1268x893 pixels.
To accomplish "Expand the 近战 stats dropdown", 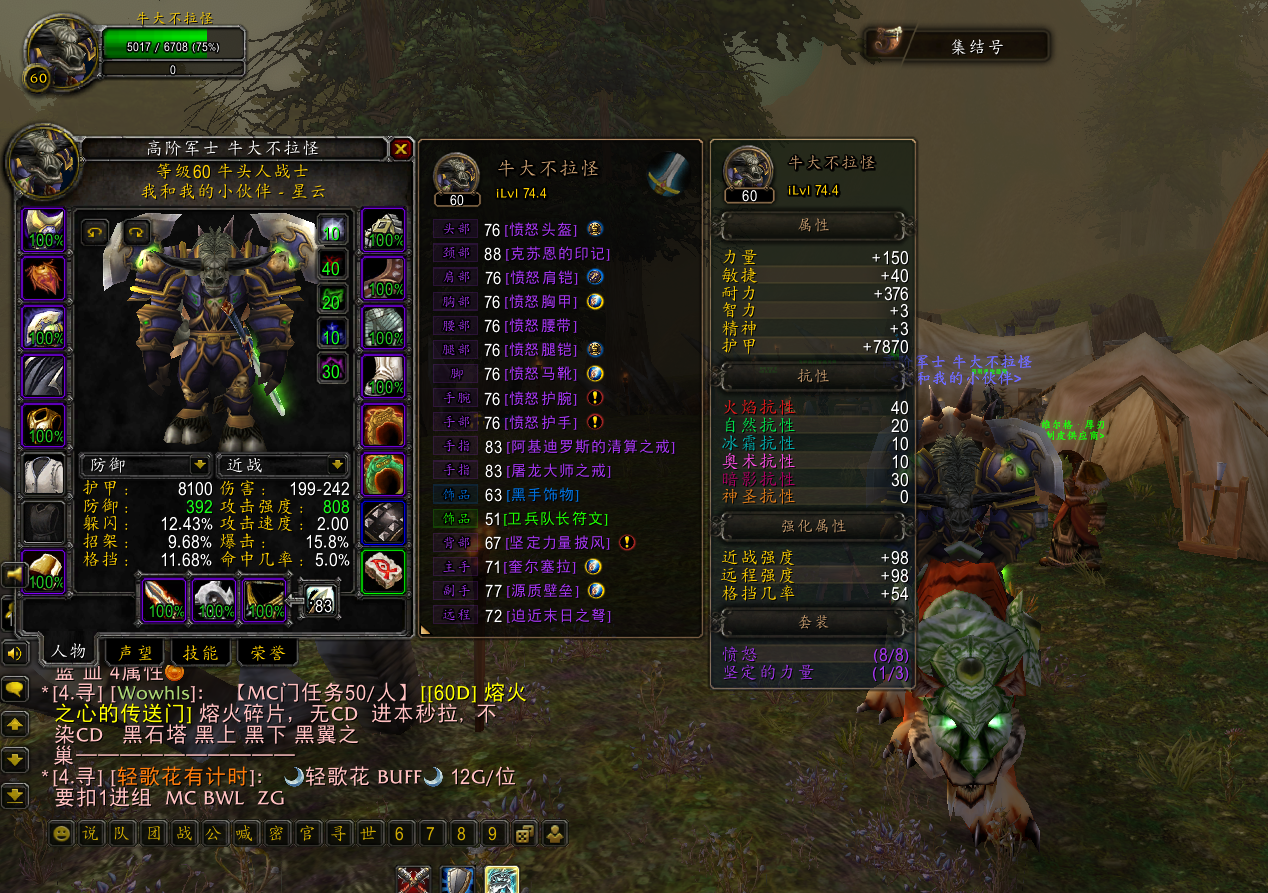I will click(338, 465).
